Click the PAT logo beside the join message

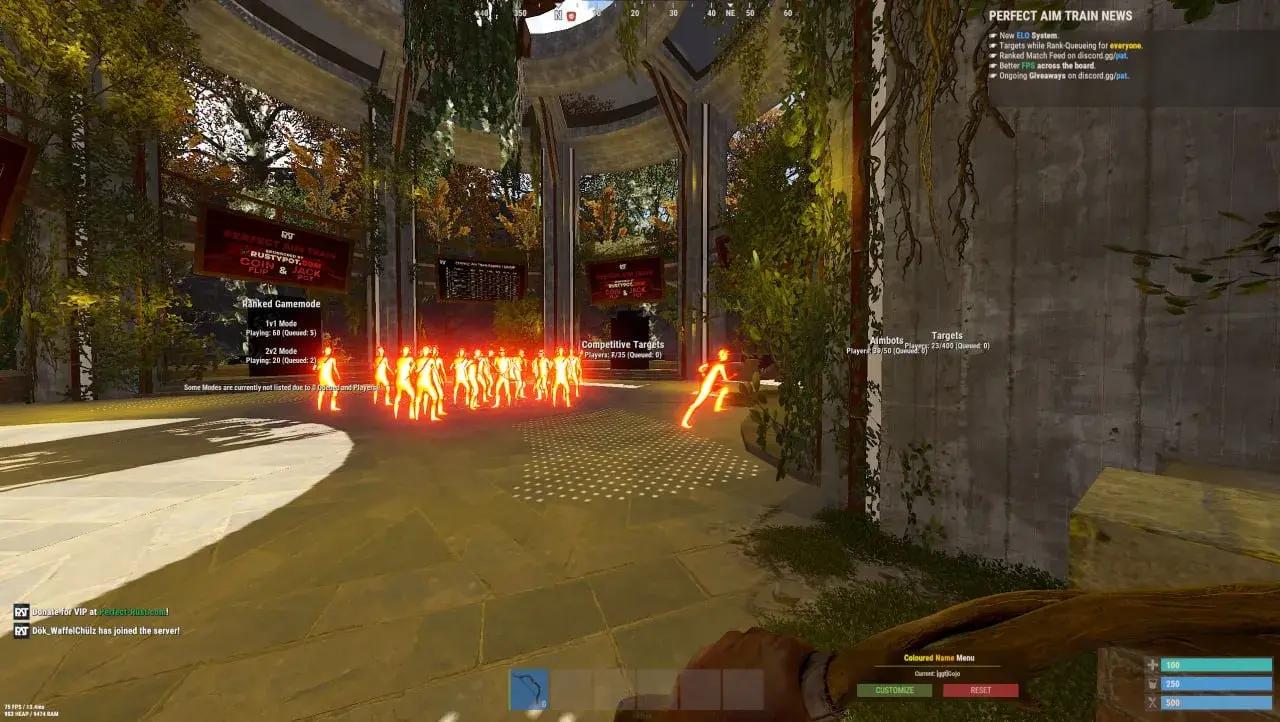pyautogui.click(x=21, y=630)
